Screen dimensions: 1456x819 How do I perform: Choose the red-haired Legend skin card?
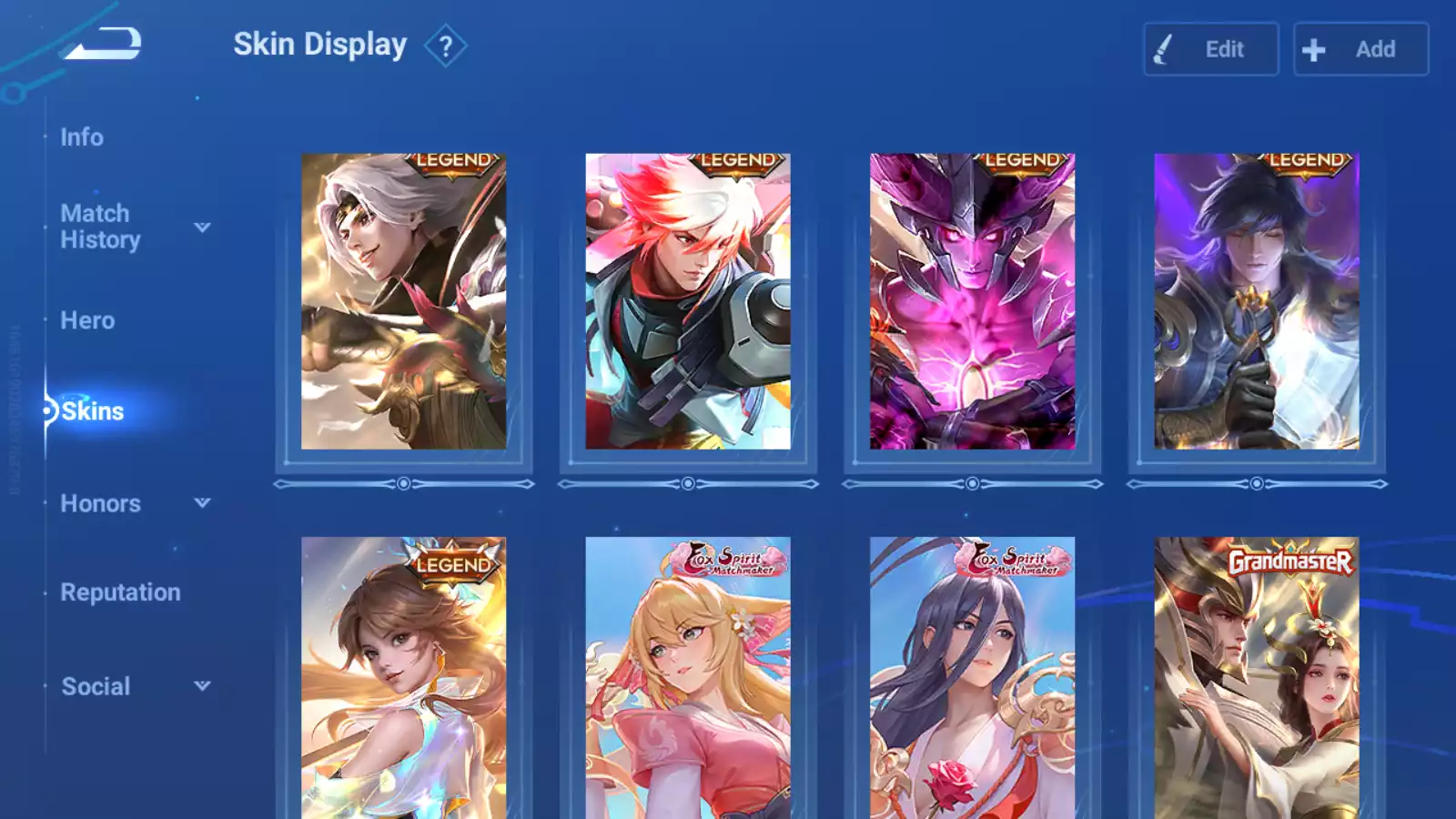(688, 301)
